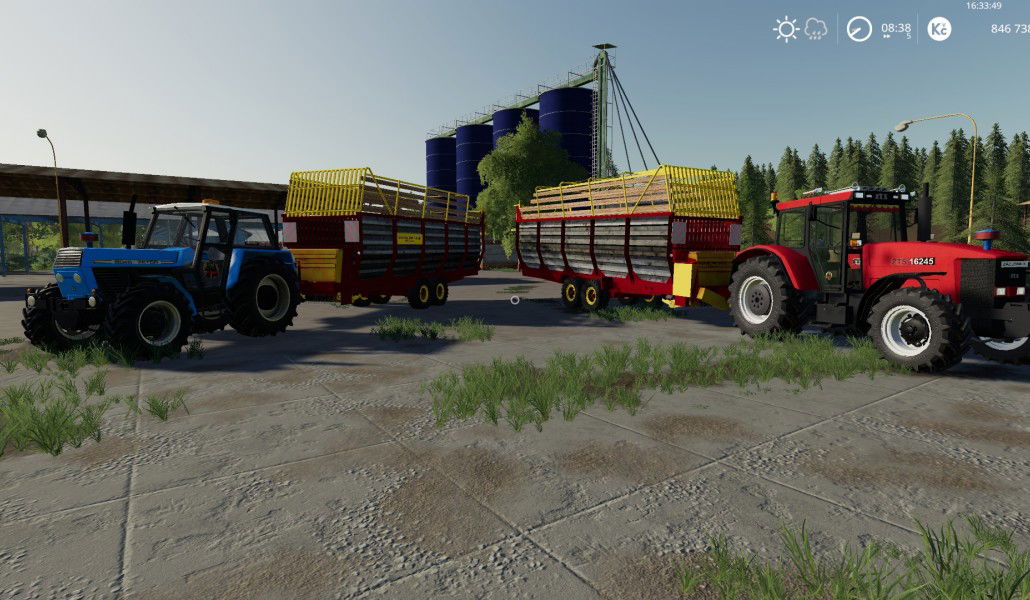Select the rain cloud forecast icon
The width and height of the screenshot is (1030, 600).
(x=816, y=29)
